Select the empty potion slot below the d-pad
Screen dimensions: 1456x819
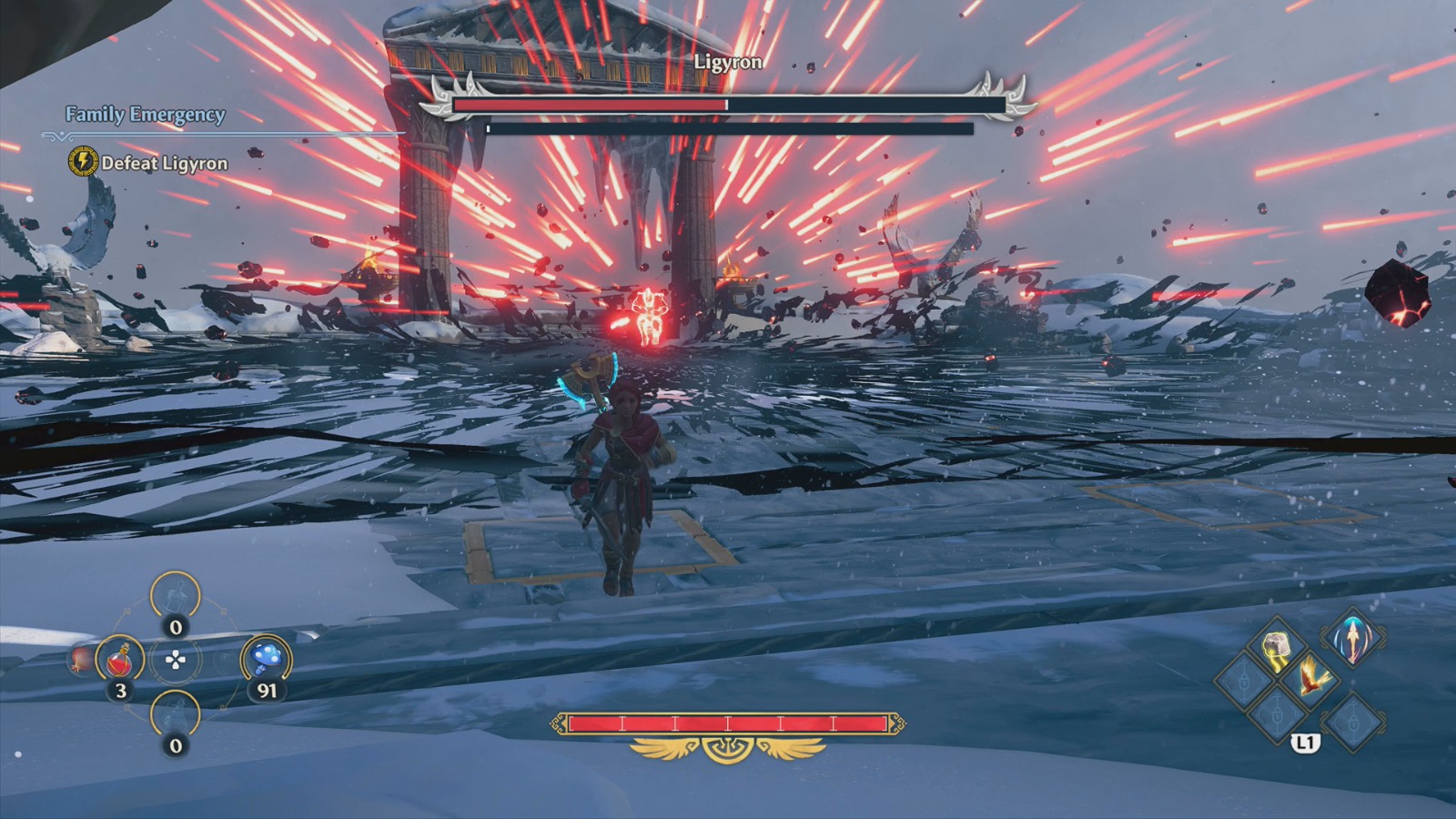tap(175, 714)
